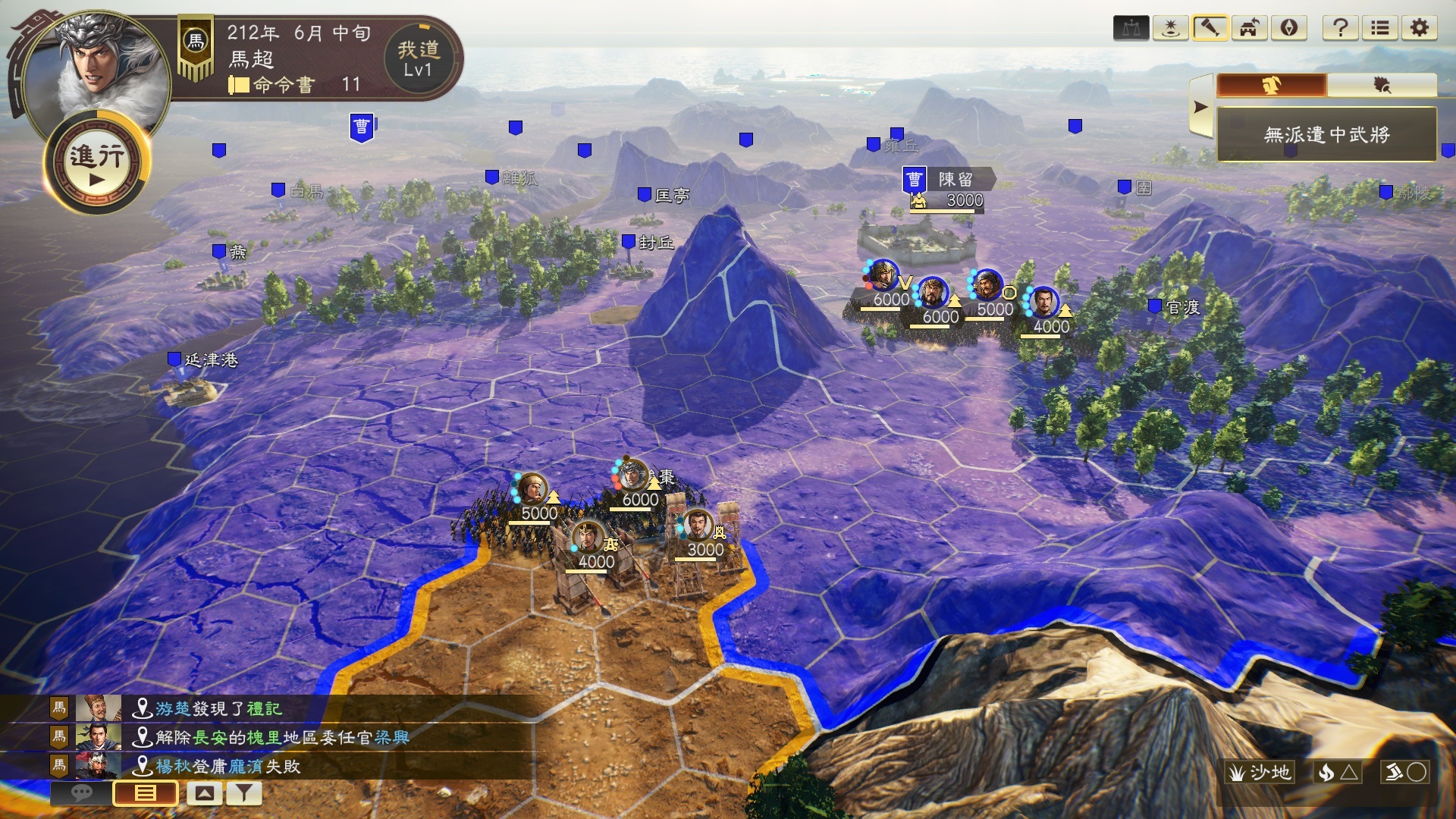Switch to the leaf brush tab
The image size is (1456, 819).
coord(1382,86)
